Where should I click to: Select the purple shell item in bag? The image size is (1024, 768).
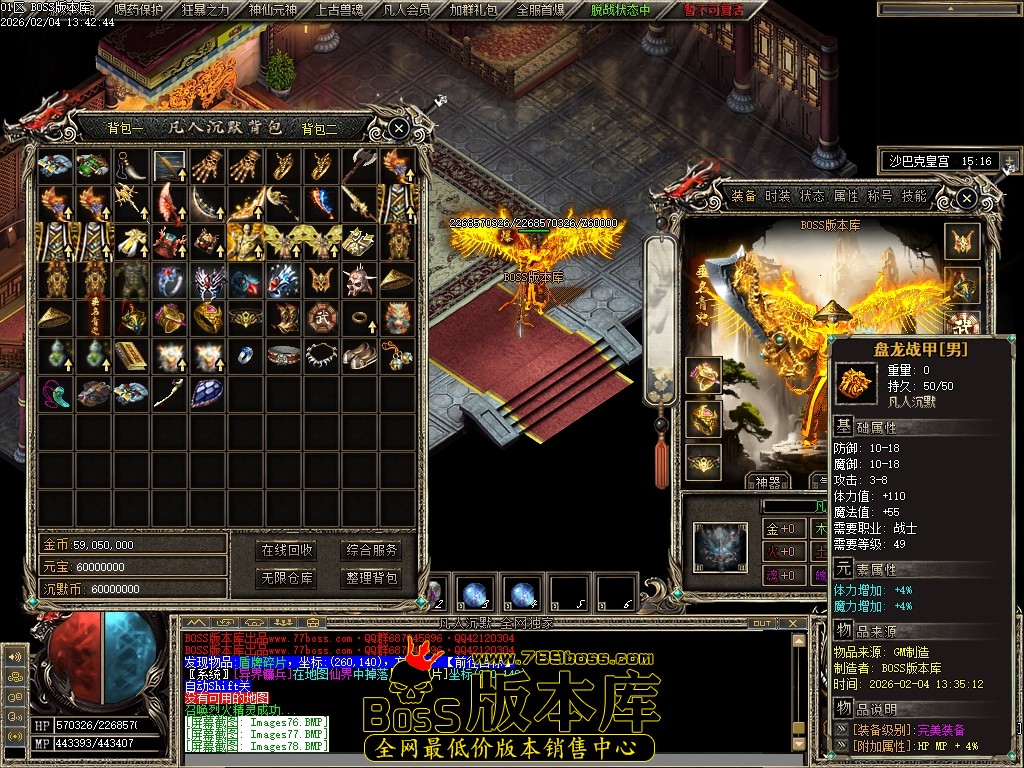(207, 392)
